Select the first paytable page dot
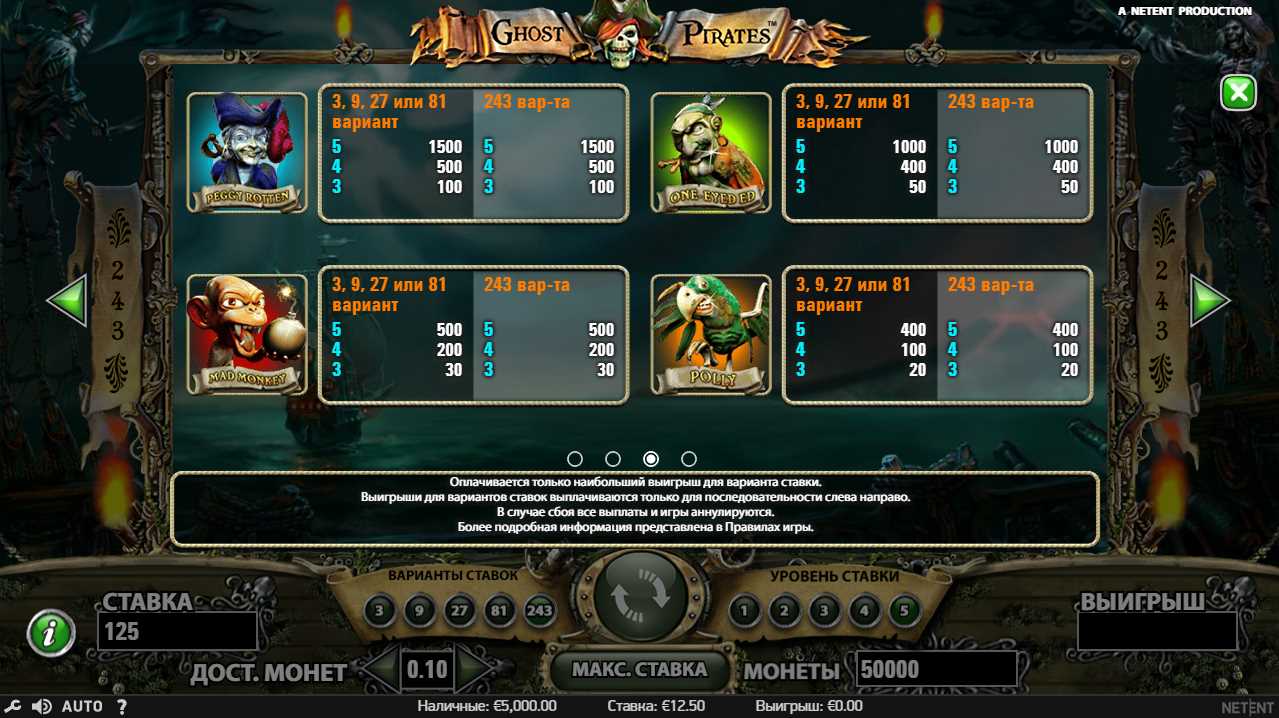 575,459
